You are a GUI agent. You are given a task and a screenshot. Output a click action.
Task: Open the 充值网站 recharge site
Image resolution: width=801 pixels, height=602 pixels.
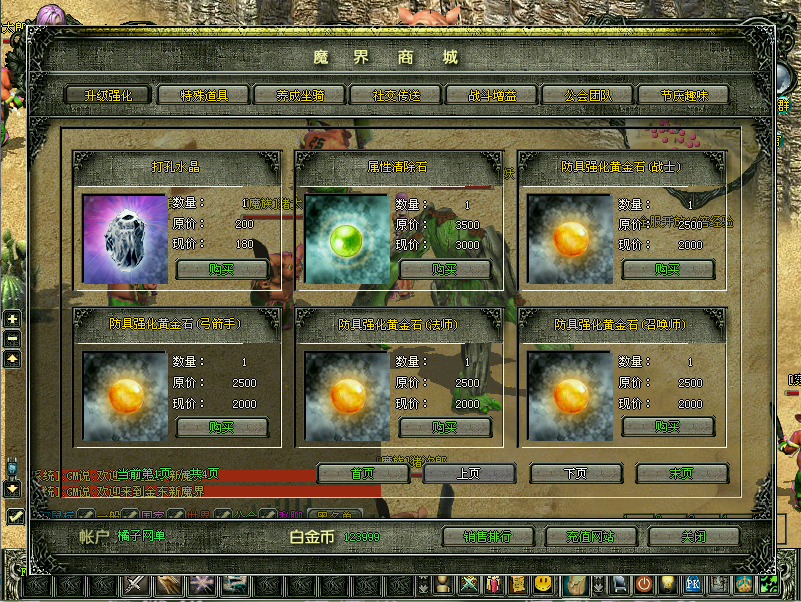click(x=591, y=537)
